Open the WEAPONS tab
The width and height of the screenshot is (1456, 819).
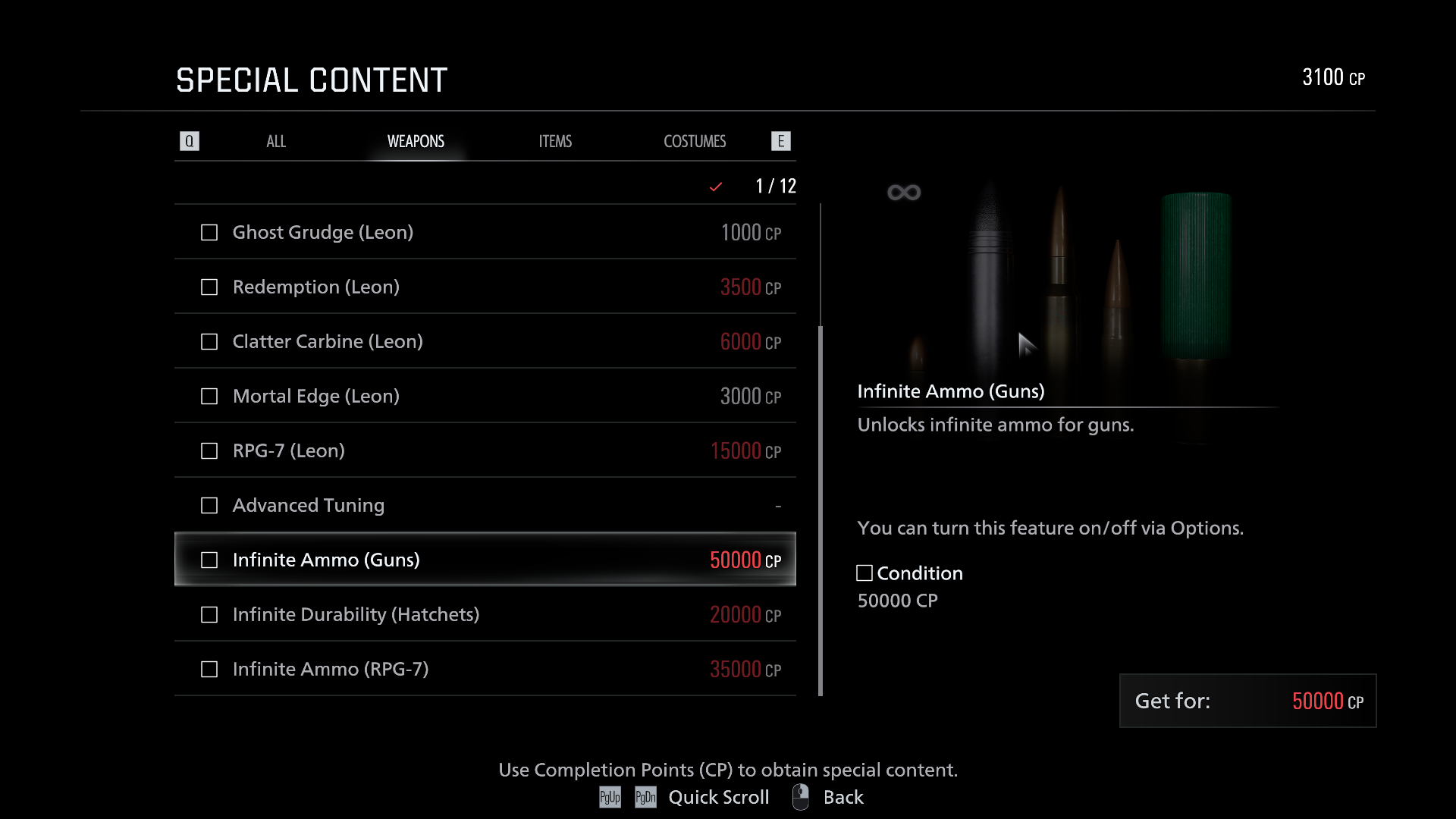[x=416, y=142]
